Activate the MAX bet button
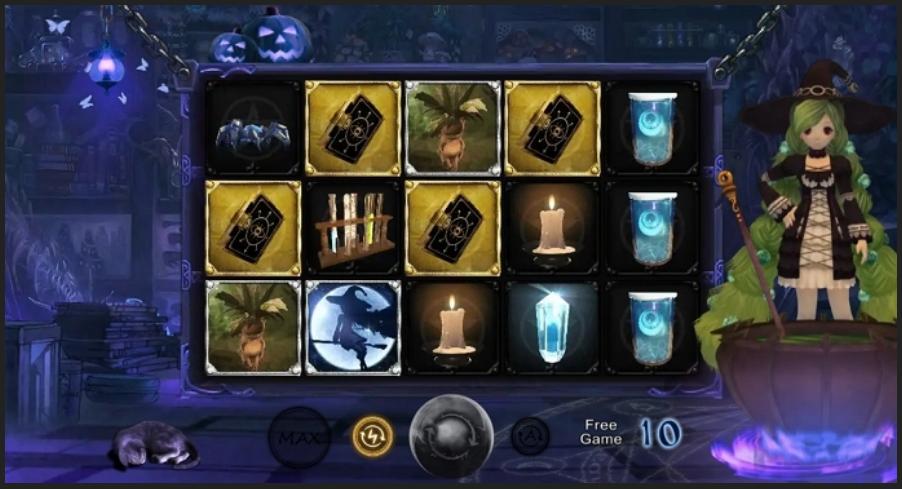Screen dimensions: 902x489 tap(299, 437)
